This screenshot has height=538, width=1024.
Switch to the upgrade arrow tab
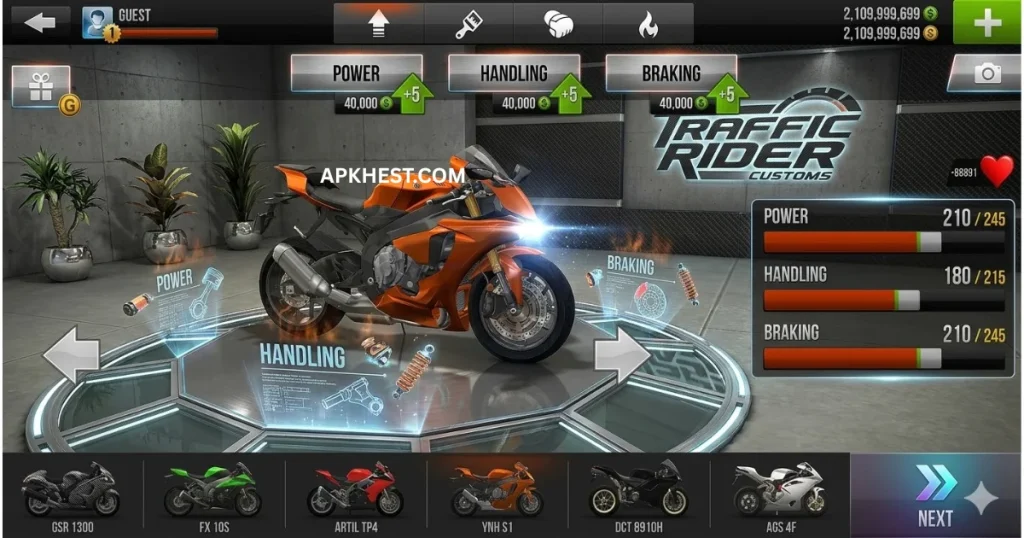(x=377, y=23)
